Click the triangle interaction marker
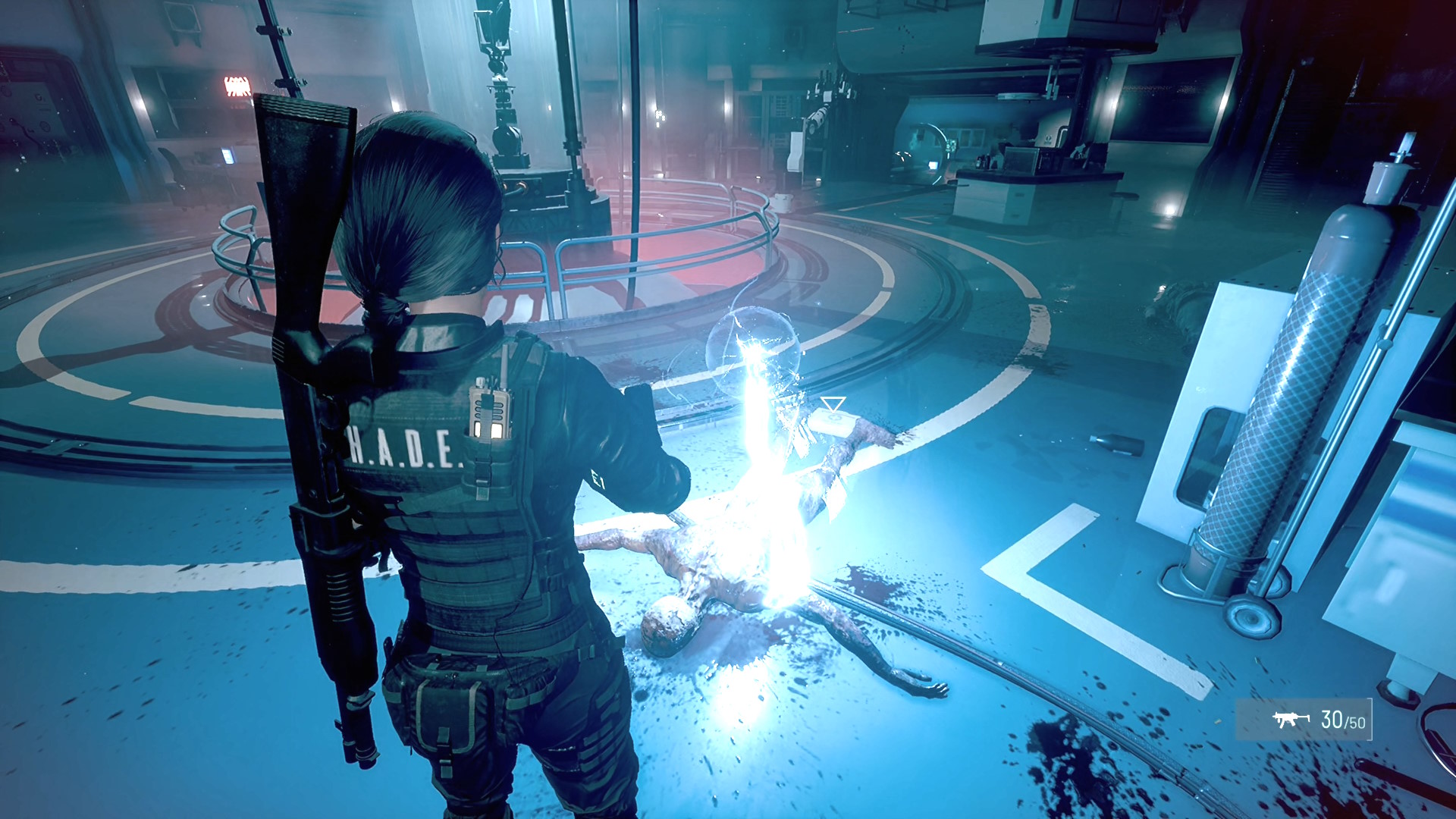Viewport: 1456px width, 819px height. tap(833, 404)
